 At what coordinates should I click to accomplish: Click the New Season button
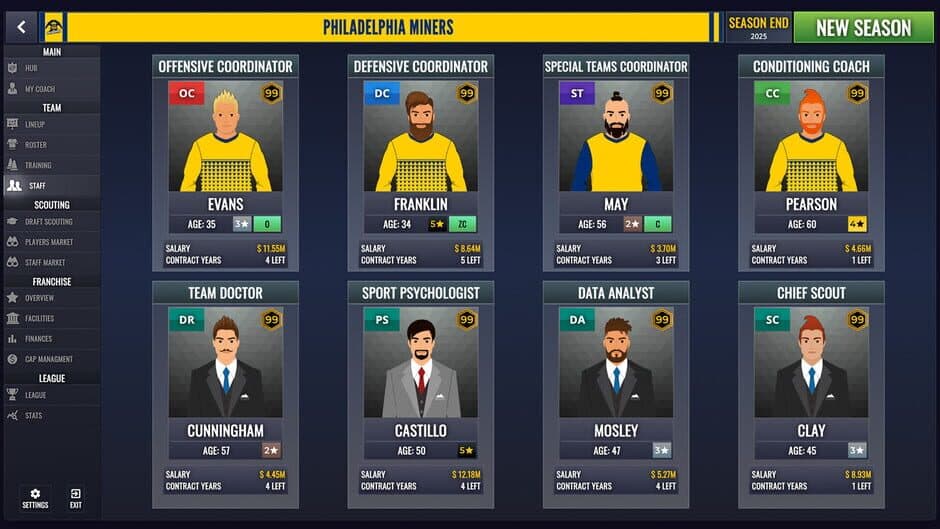point(863,27)
